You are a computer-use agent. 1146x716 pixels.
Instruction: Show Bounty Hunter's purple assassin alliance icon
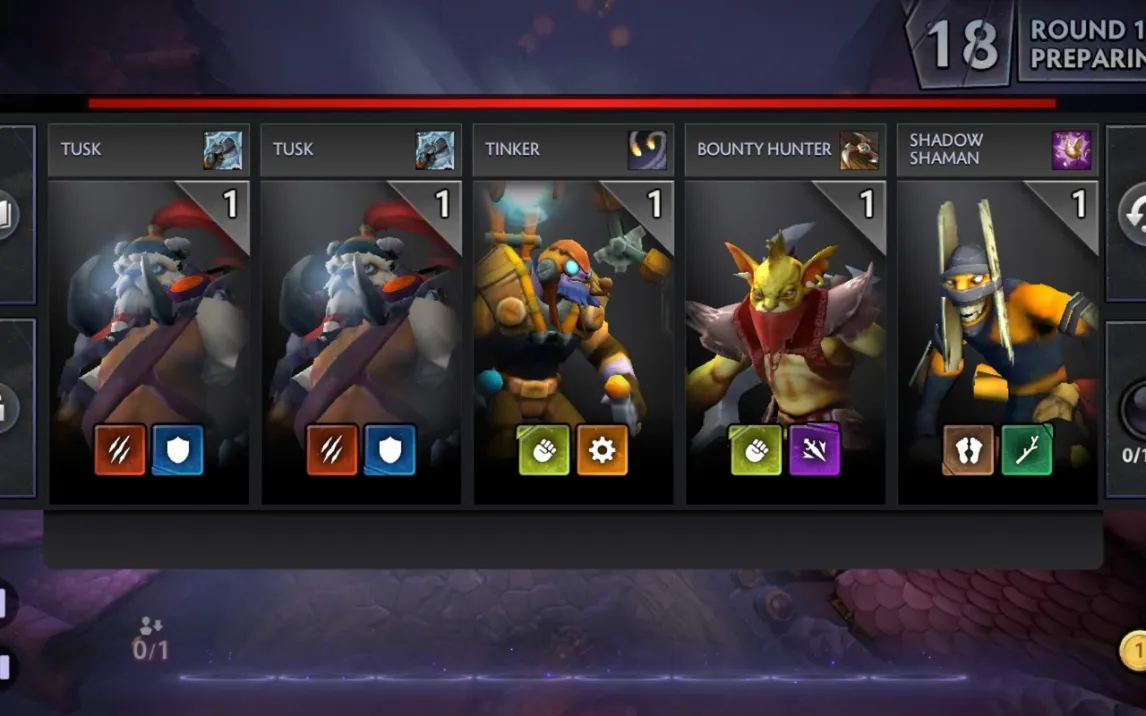coord(814,450)
